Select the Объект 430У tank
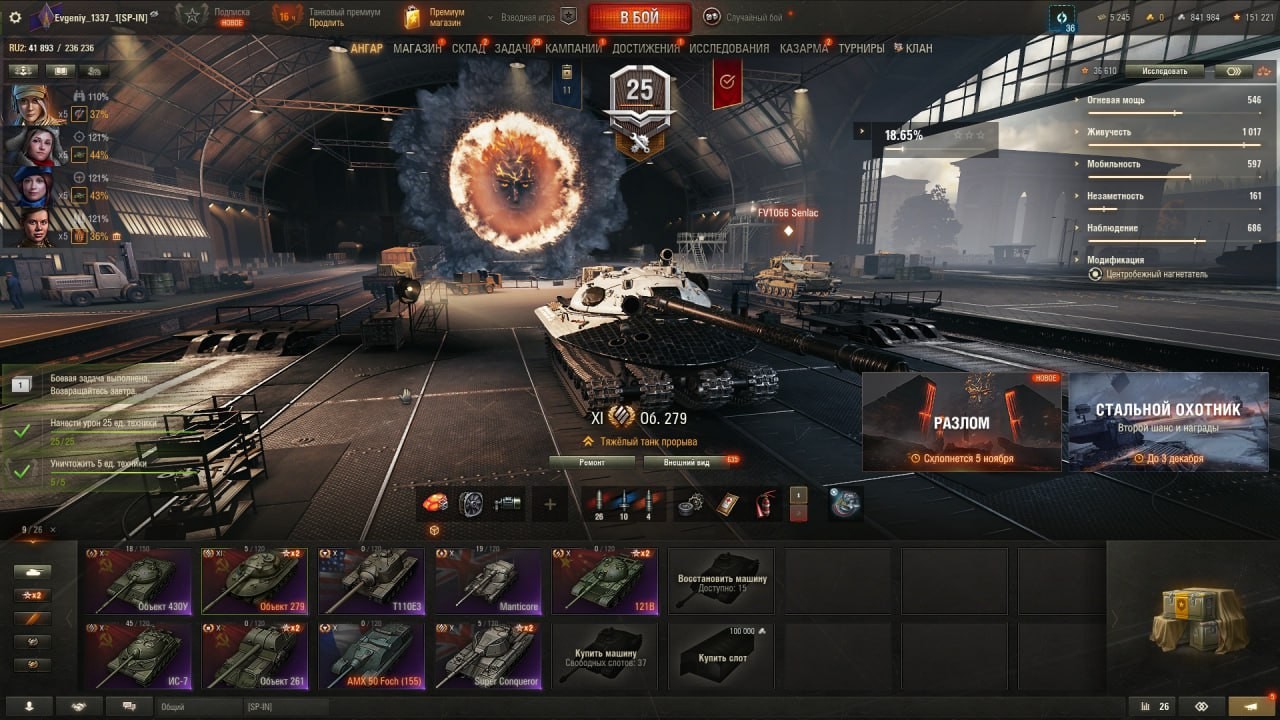The width and height of the screenshot is (1280, 720). [140, 580]
